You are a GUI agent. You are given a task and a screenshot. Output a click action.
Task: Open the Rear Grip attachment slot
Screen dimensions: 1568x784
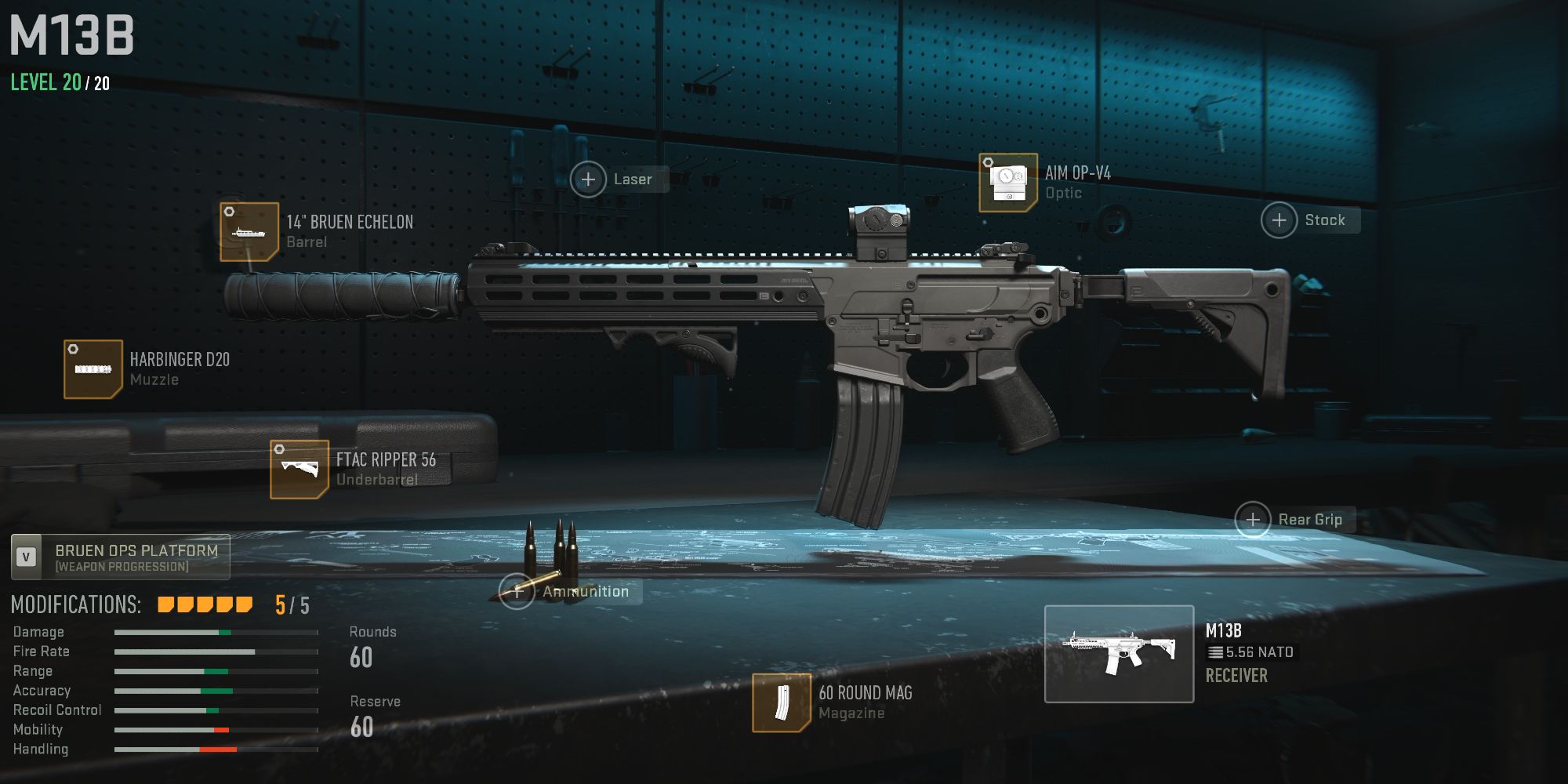[x=1252, y=519]
